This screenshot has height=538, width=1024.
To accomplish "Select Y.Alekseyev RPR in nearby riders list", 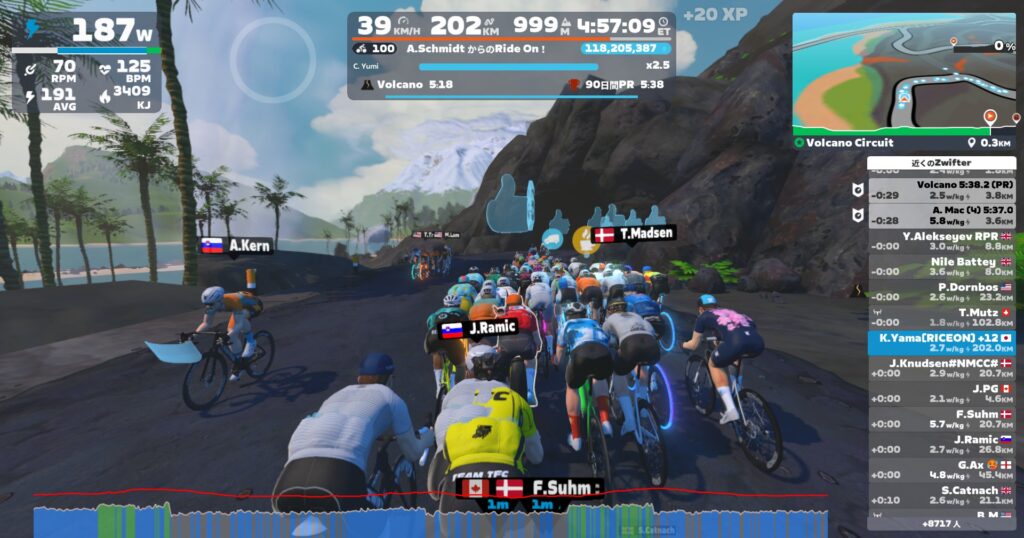I will (x=941, y=241).
